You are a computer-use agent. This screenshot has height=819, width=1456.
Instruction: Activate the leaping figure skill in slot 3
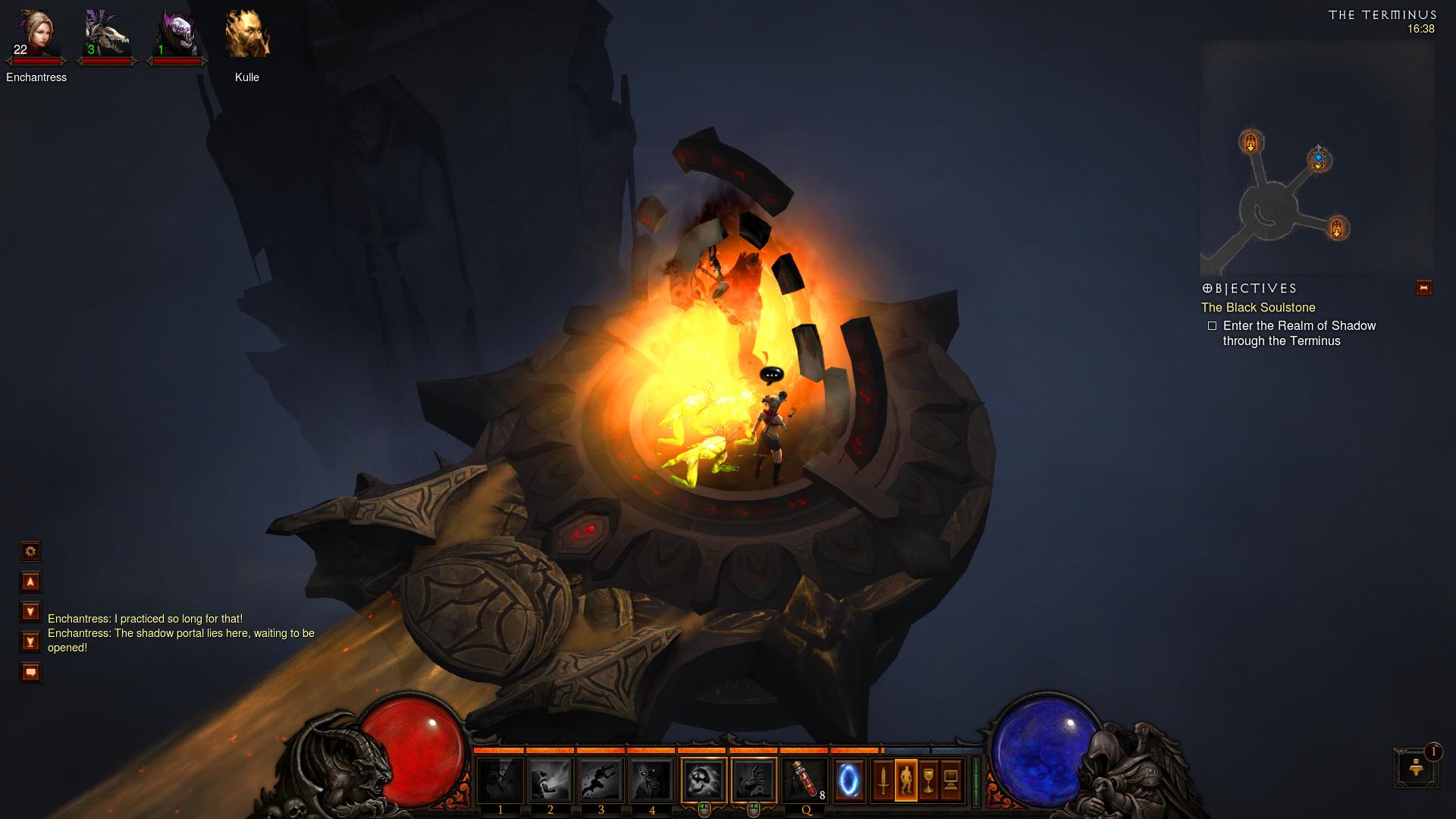coord(601,780)
